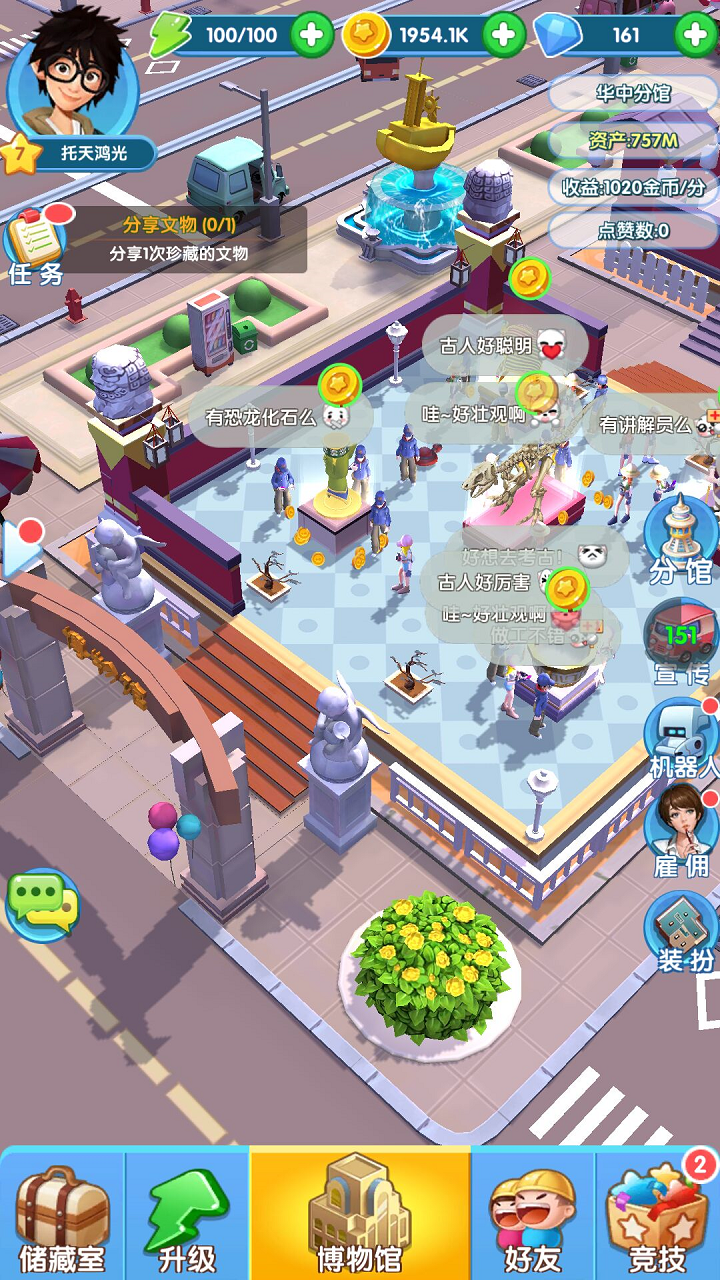The height and width of the screenshot is (1280, 720).
Task: View the 分享文物 quest tracker
Action: coord(180,240)
